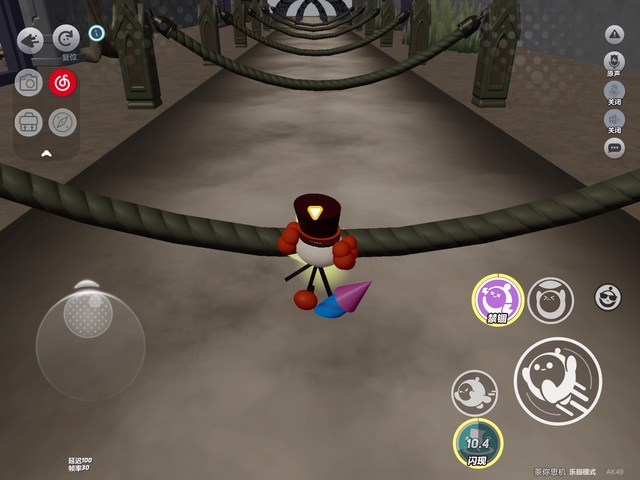Use the squinting face ability icon
Viewport: 640px width, 480px height.
pos(549,299)
